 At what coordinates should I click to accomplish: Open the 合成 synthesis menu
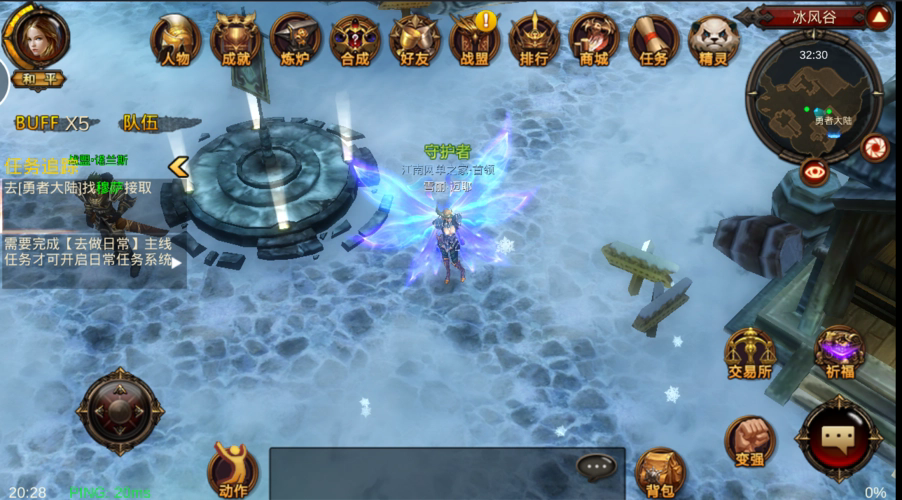354,39
